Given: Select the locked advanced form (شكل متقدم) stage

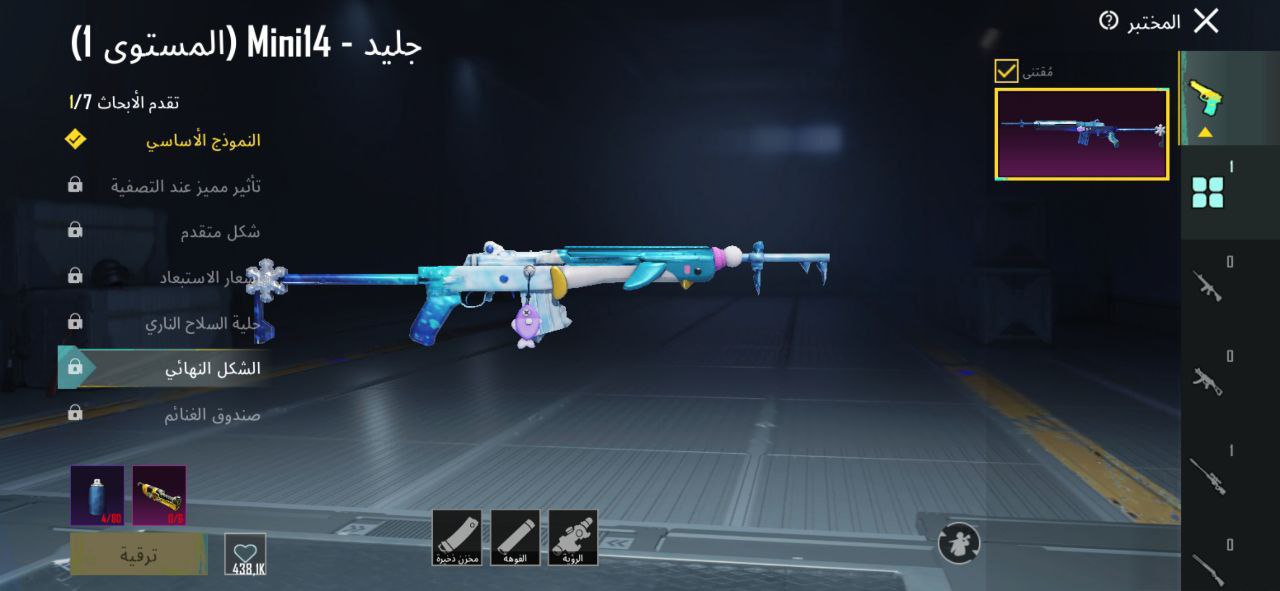Looking at the screenshot, I should click(x=220, y=232).
